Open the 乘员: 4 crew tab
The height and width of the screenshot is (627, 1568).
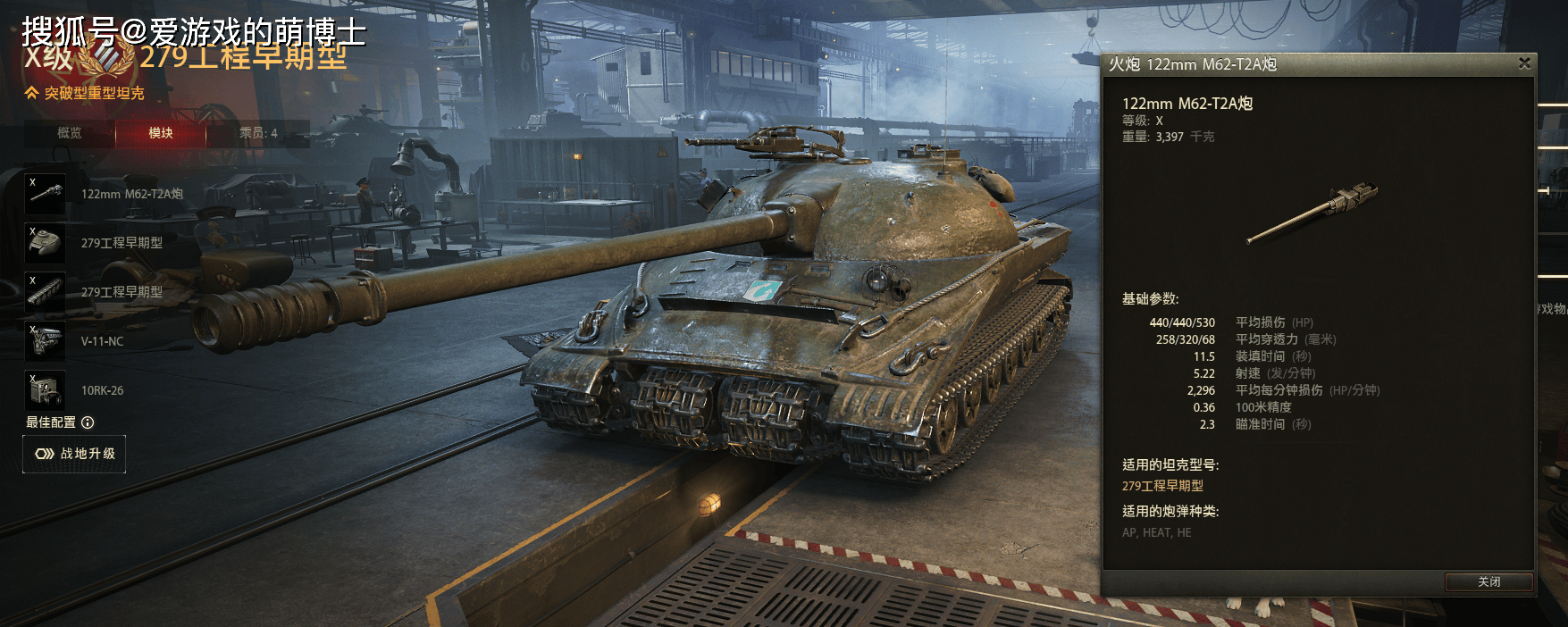258,133
